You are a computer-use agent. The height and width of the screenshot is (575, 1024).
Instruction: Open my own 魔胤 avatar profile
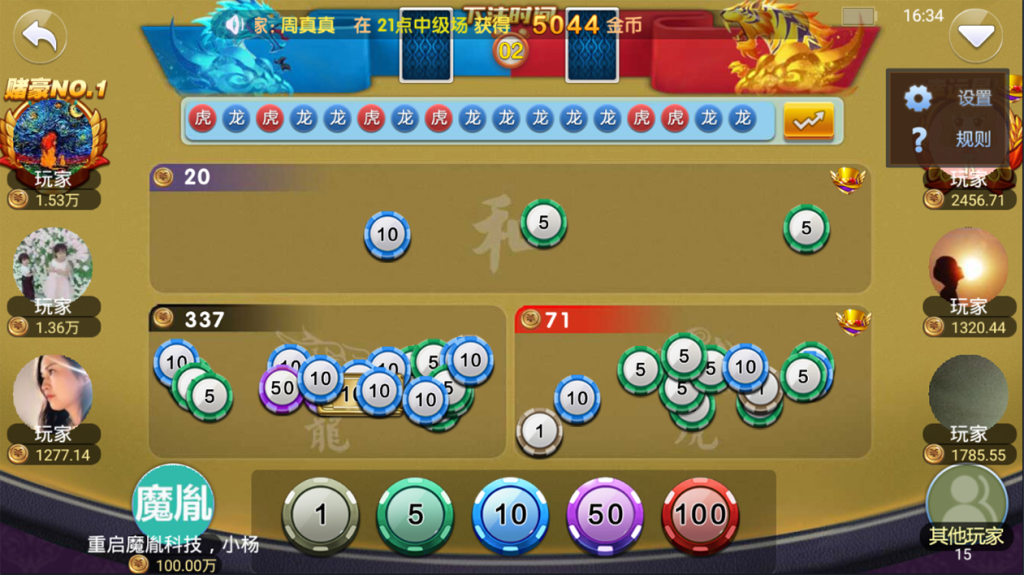click(x=173, y=504)
